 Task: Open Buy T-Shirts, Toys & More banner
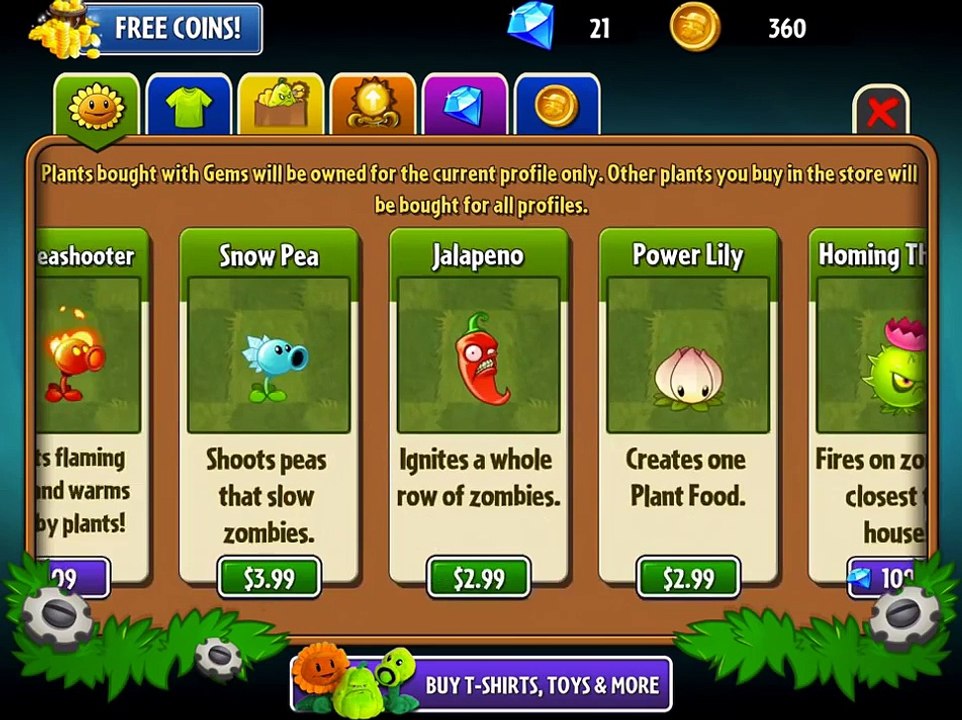pyautogui.click(x=482, y=685)
